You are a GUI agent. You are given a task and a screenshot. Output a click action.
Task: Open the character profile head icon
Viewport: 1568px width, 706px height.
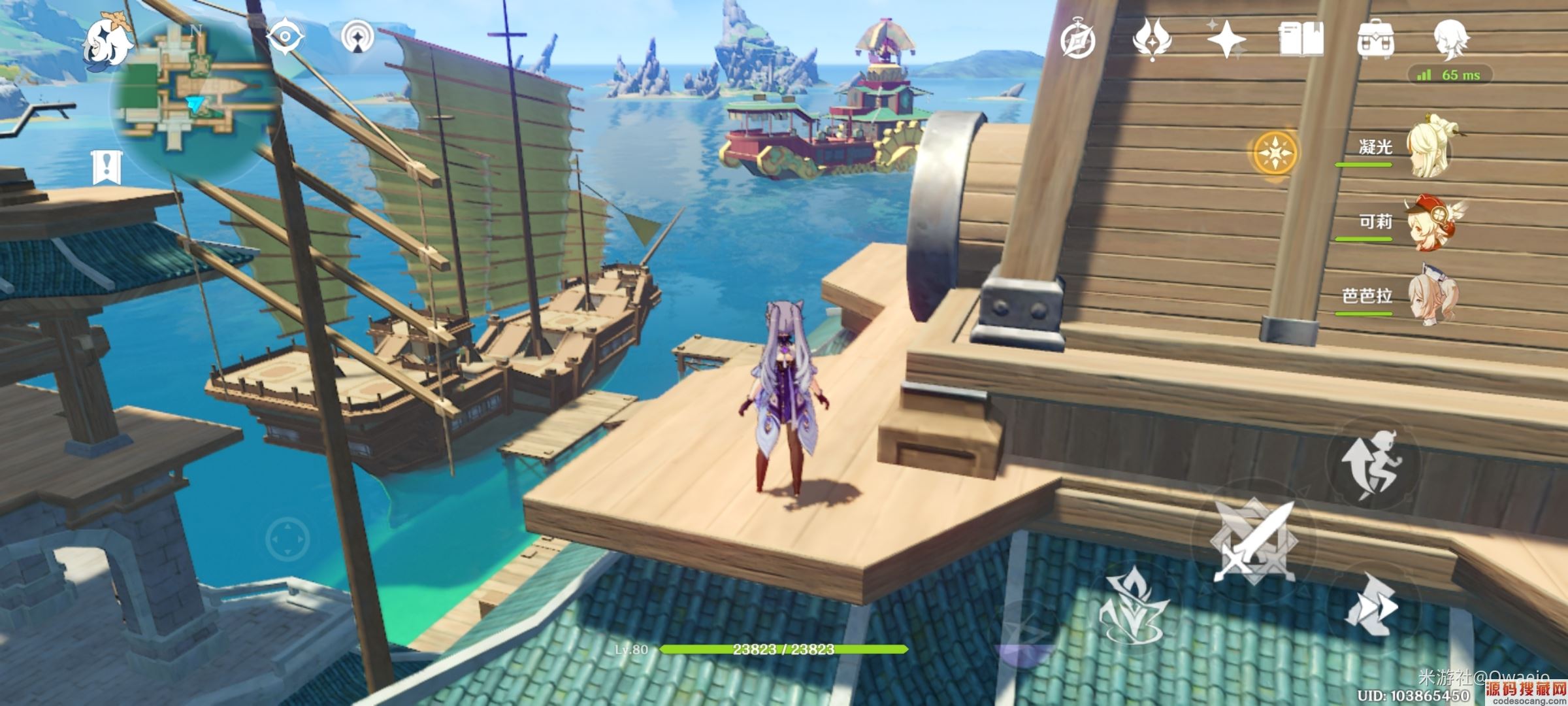(1451, 38)
